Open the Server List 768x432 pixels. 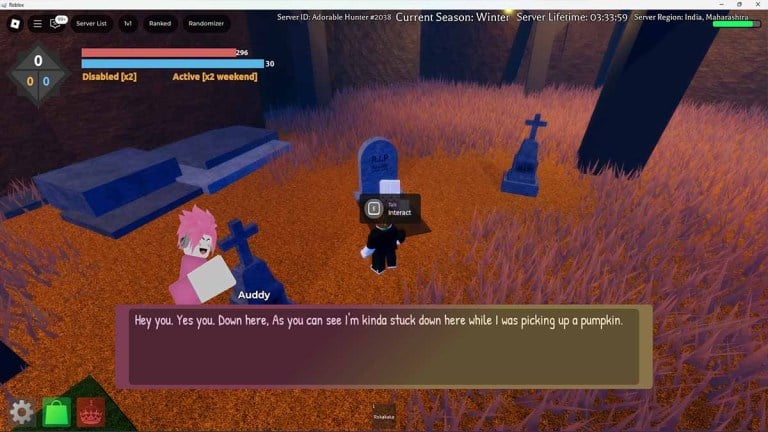tap(91, 23)
